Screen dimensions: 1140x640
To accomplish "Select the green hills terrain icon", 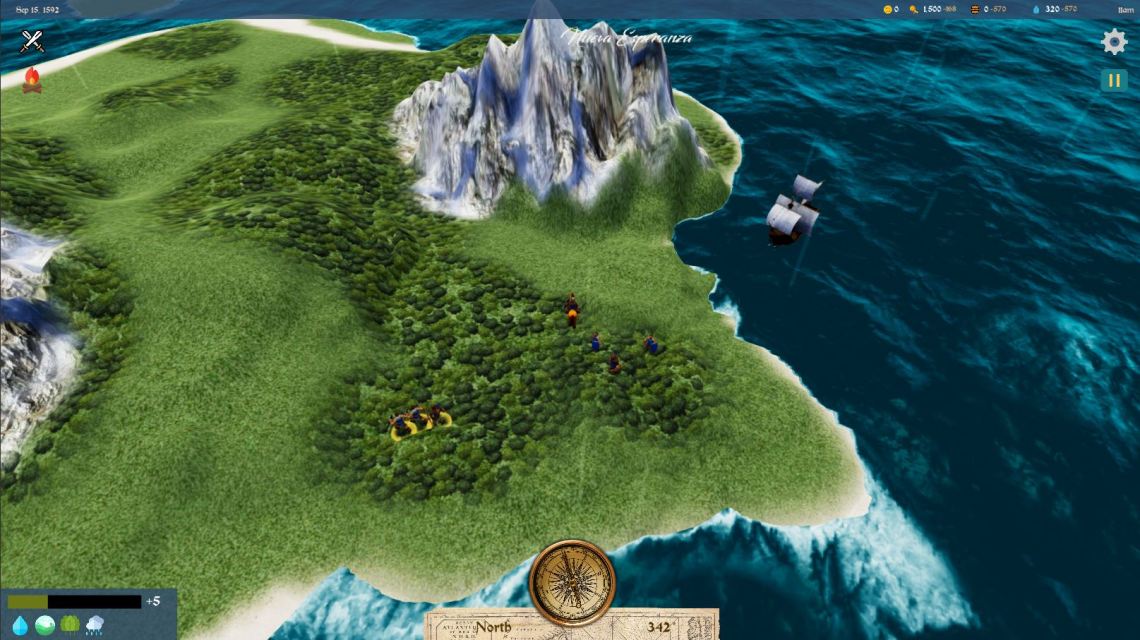I will click(x=45, y=625).
